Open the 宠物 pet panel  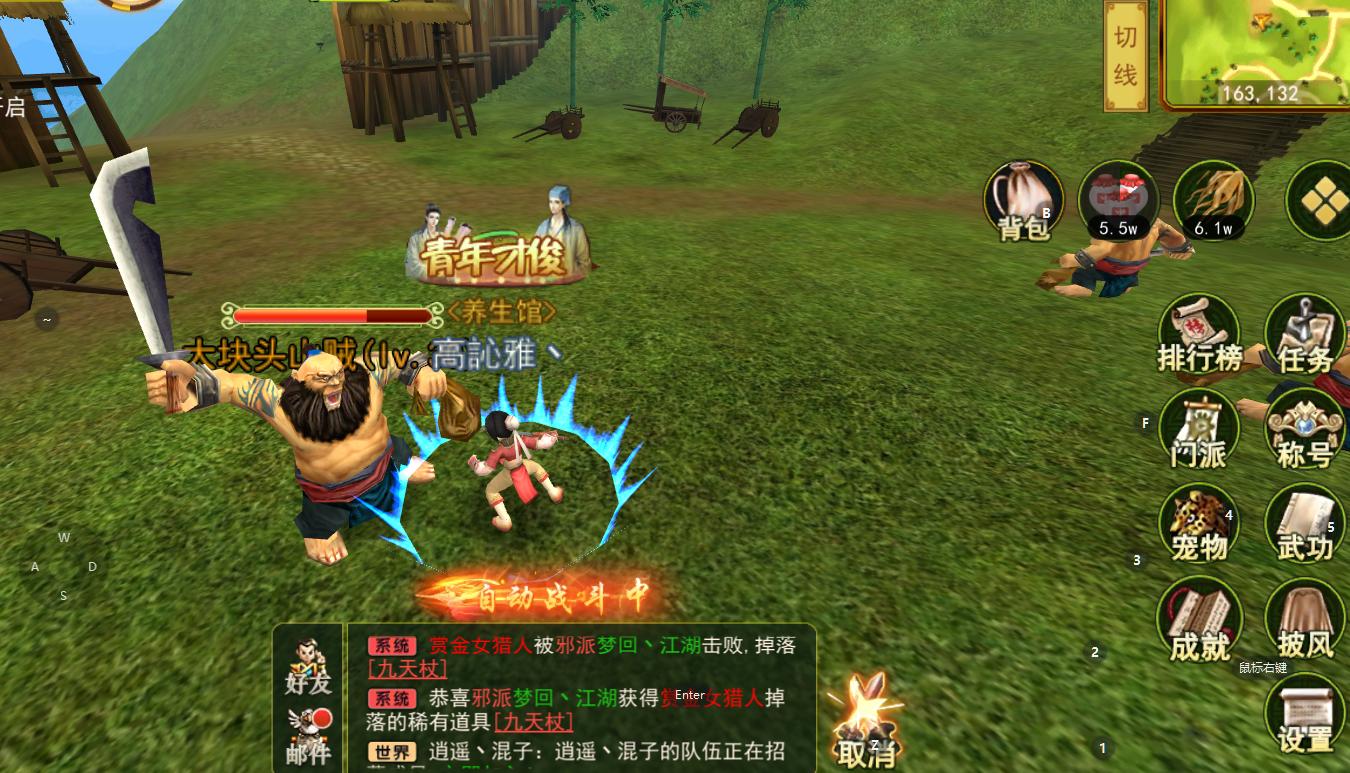pos(1199,522)
